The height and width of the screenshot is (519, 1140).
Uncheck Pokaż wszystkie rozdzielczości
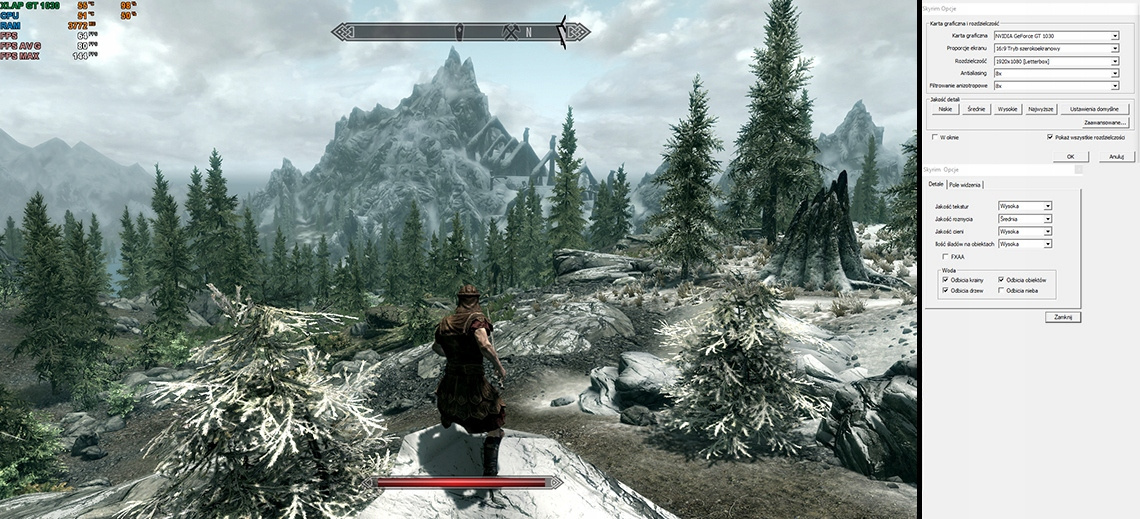click(x=1050, y=137)
